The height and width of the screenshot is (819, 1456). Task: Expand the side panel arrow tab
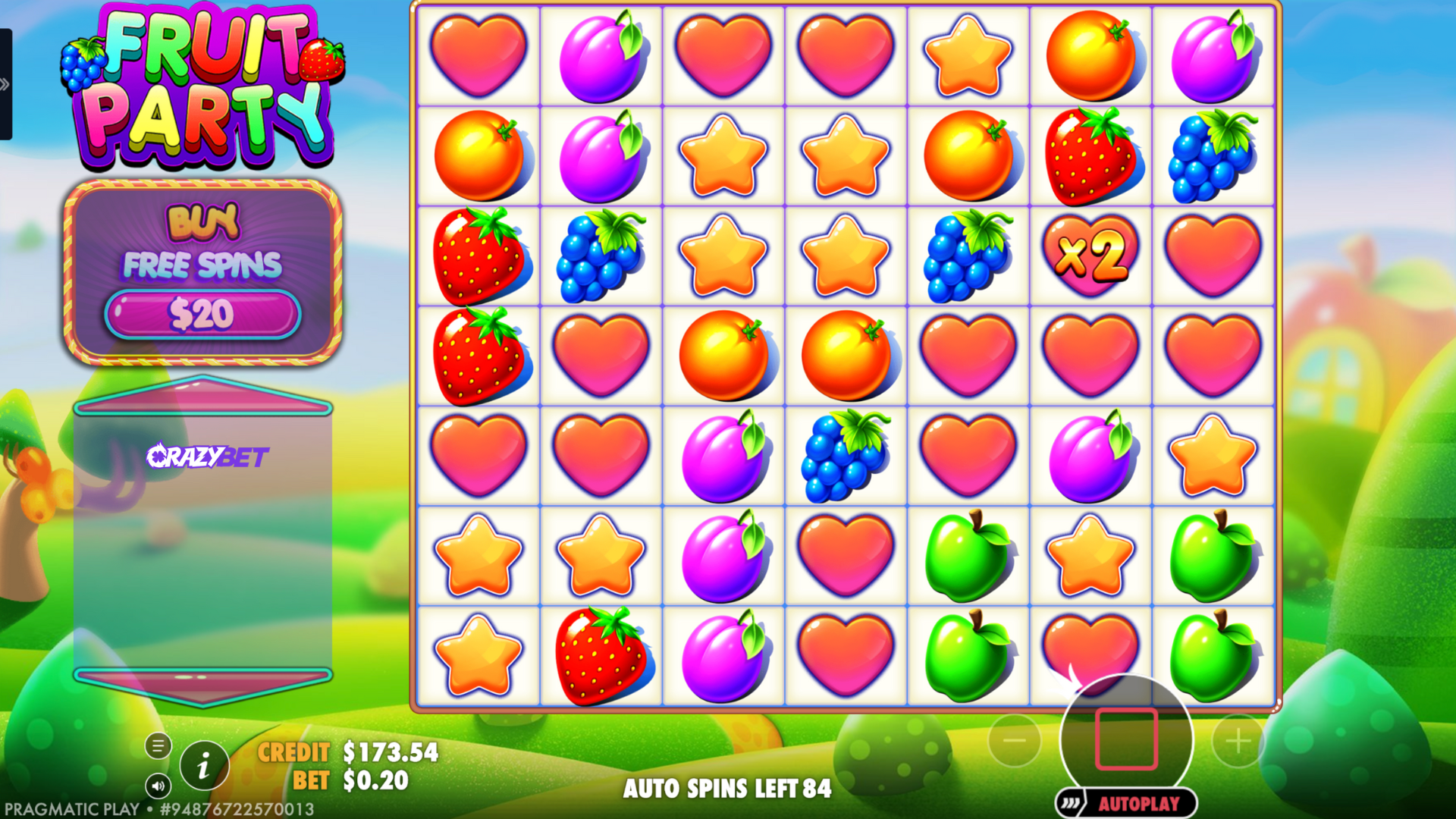(5, 84)
